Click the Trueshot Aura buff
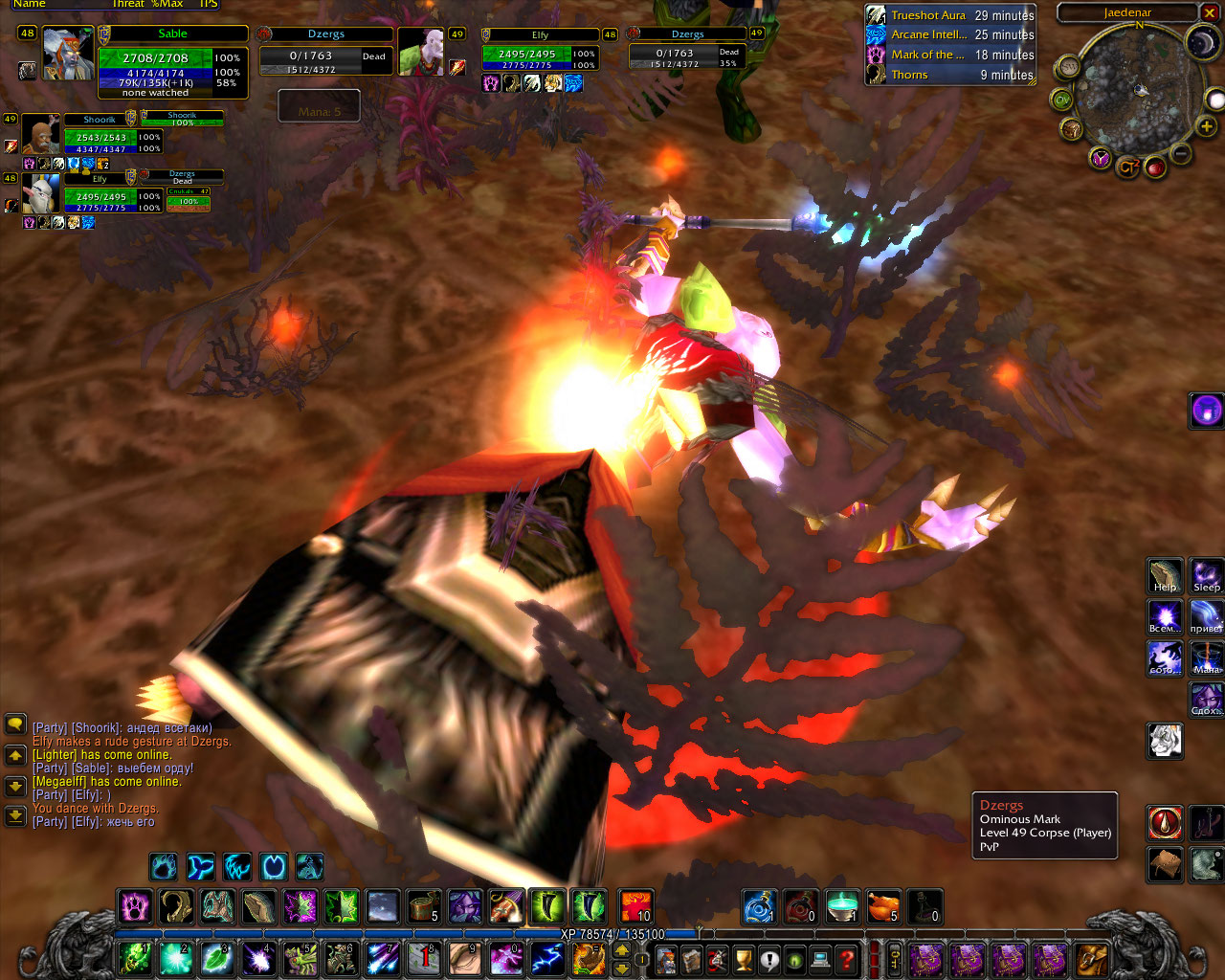The width and height of the screenshot is (1225, 980). click(877, 15)
